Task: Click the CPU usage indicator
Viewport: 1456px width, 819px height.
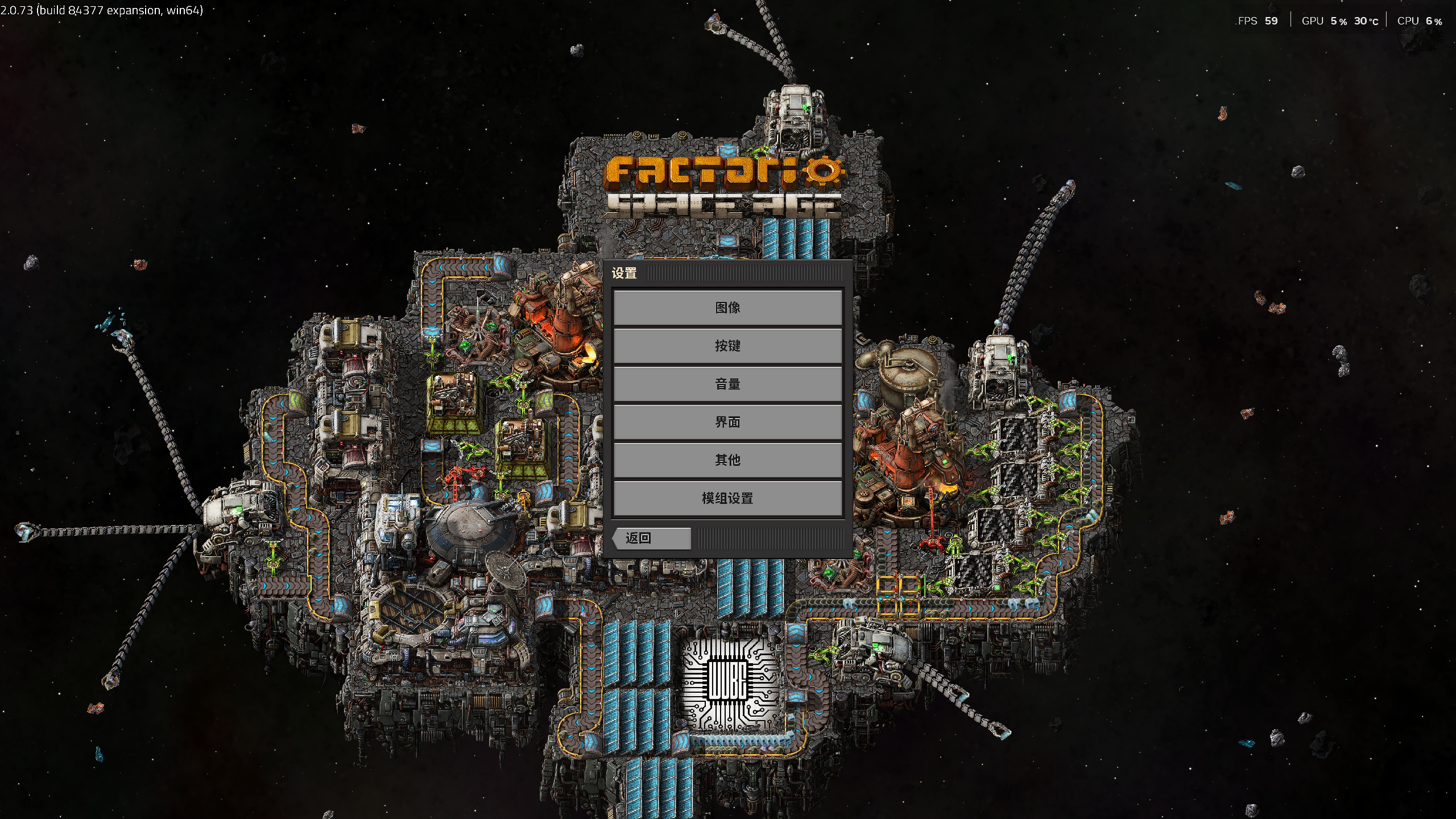Action: point(1421,20)
